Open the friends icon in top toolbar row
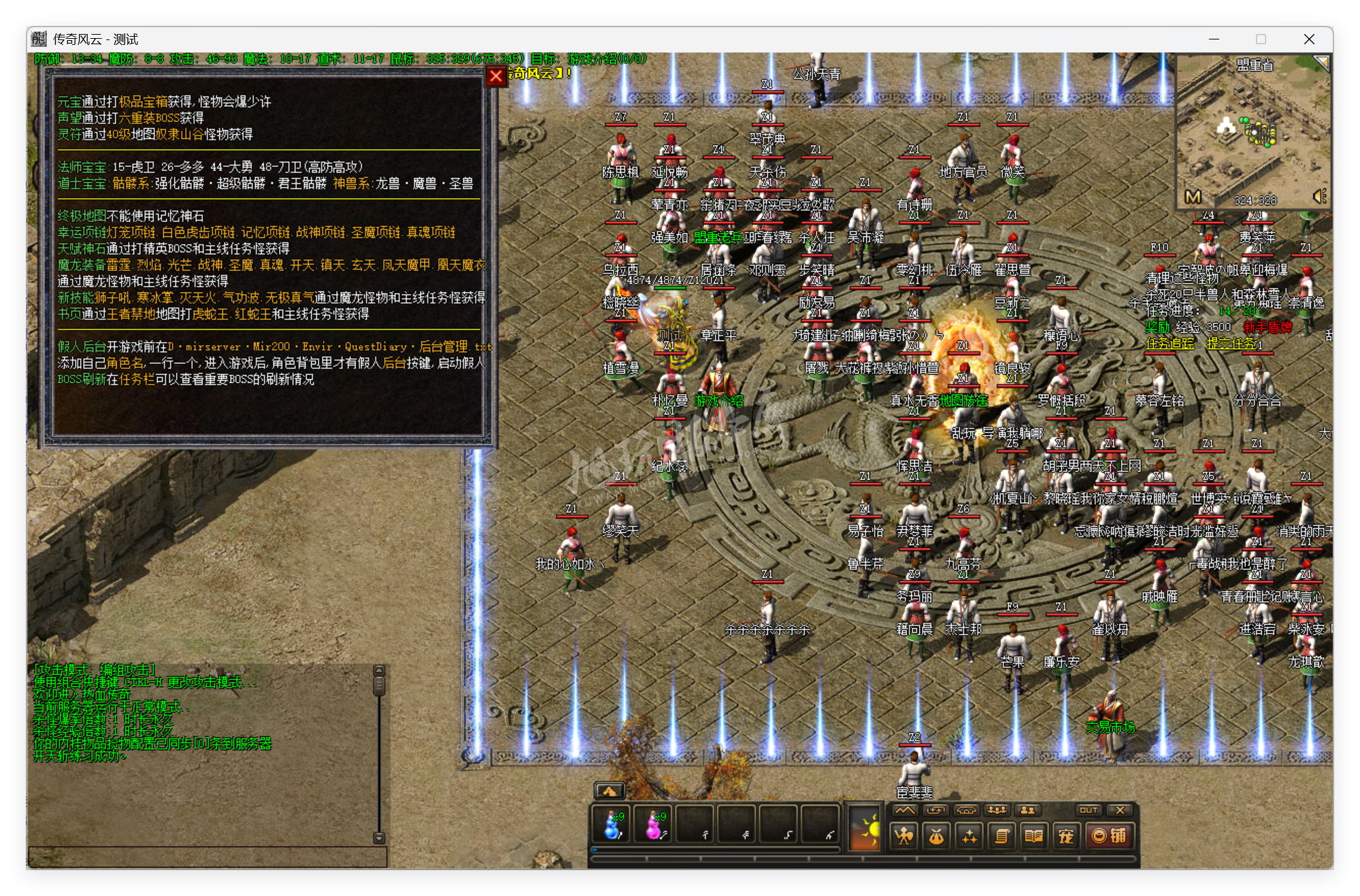This screenshot has width=1360, height=896. [1027, 810]
